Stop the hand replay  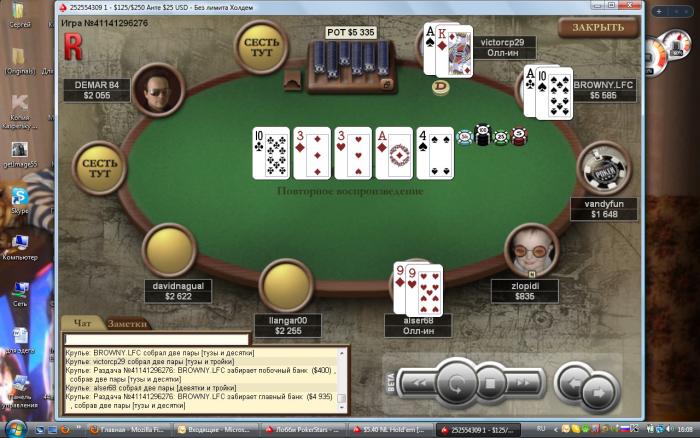tap(490, 381)
